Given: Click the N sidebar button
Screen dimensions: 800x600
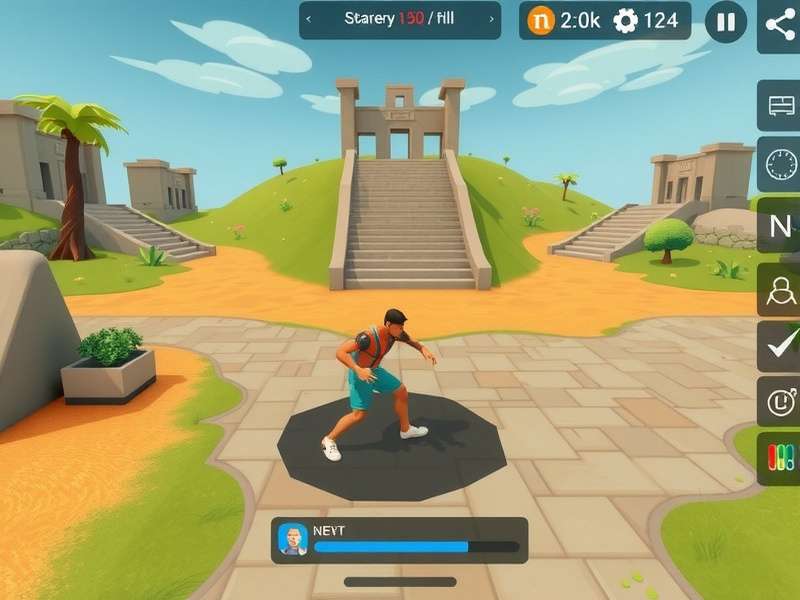Looking at the screenshot, I should pos(779,226).
